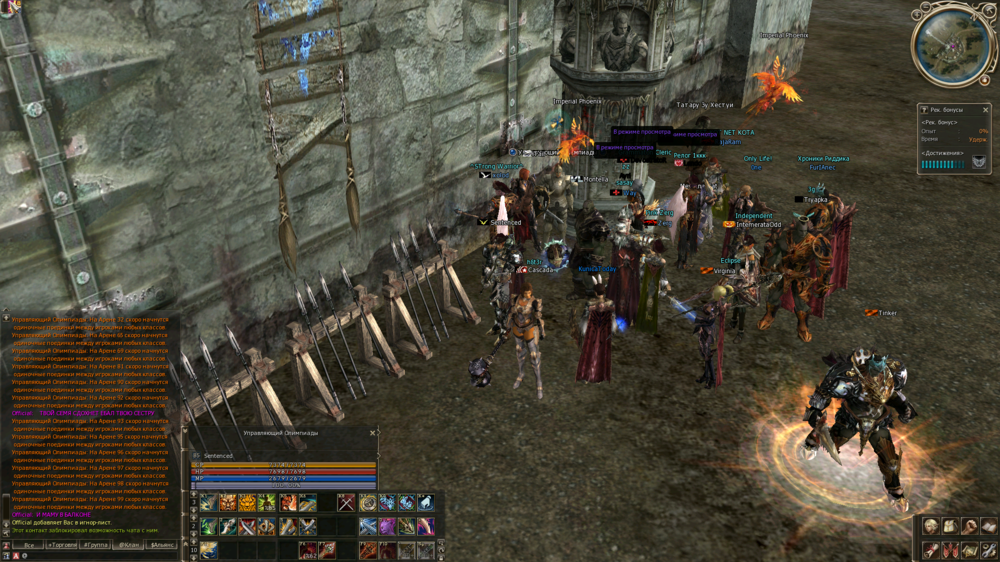The image size is (1000, 562).
Task: Open the system menu wrench icon
Action: point(988,550)
